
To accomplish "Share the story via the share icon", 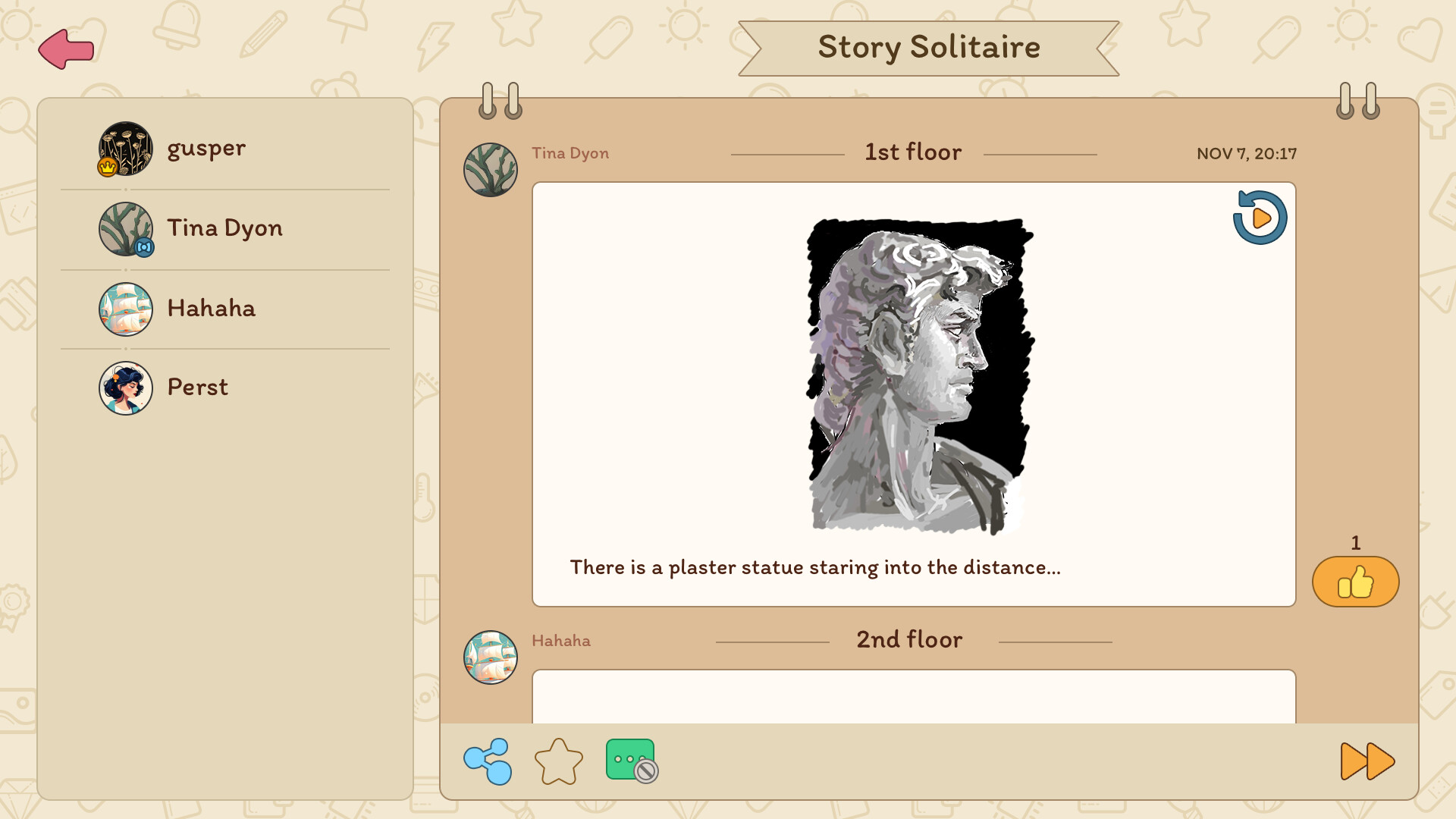I will pos(488,759).
